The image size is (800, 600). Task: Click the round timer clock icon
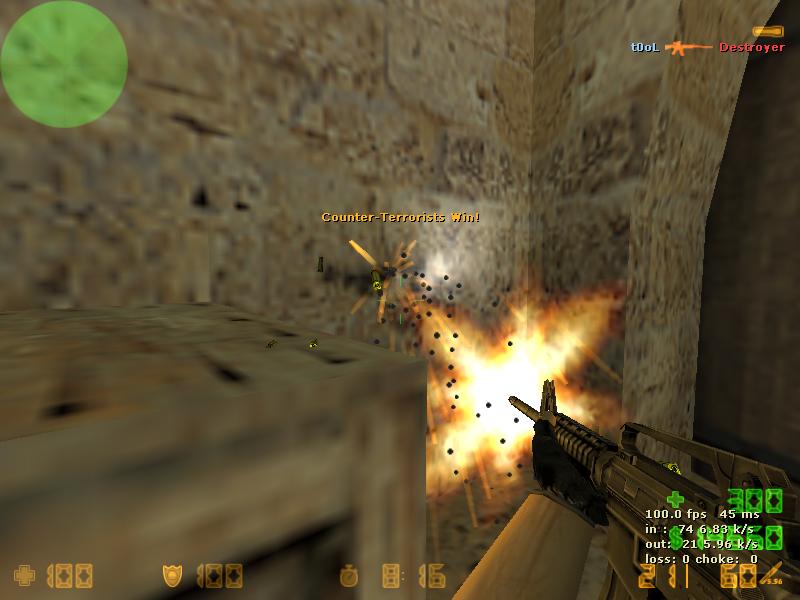(348, 577)
